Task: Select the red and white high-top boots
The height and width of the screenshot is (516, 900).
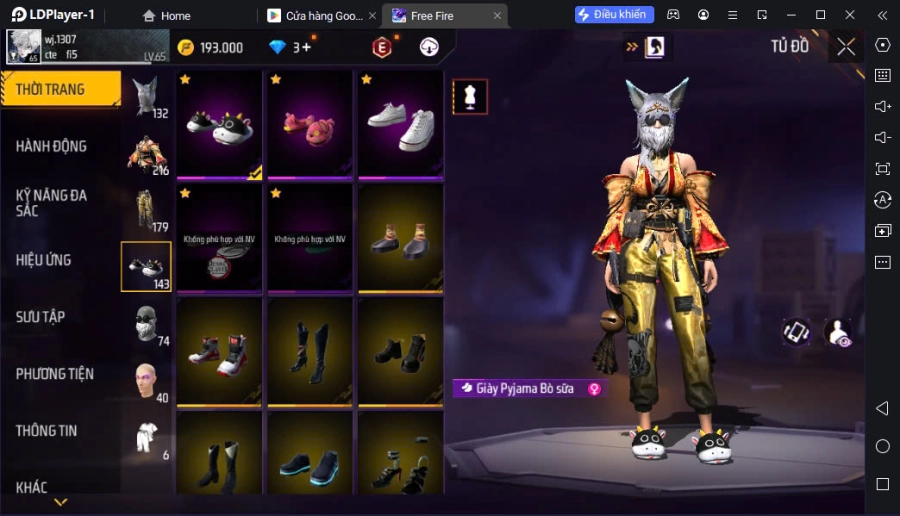Action: click(x=219, y=352)
